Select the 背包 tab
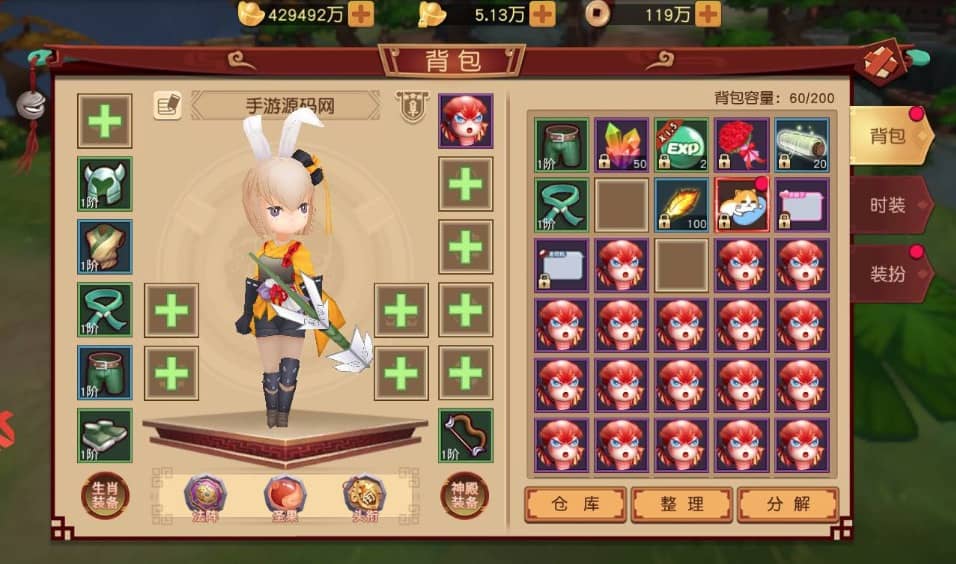 point(888,135)
